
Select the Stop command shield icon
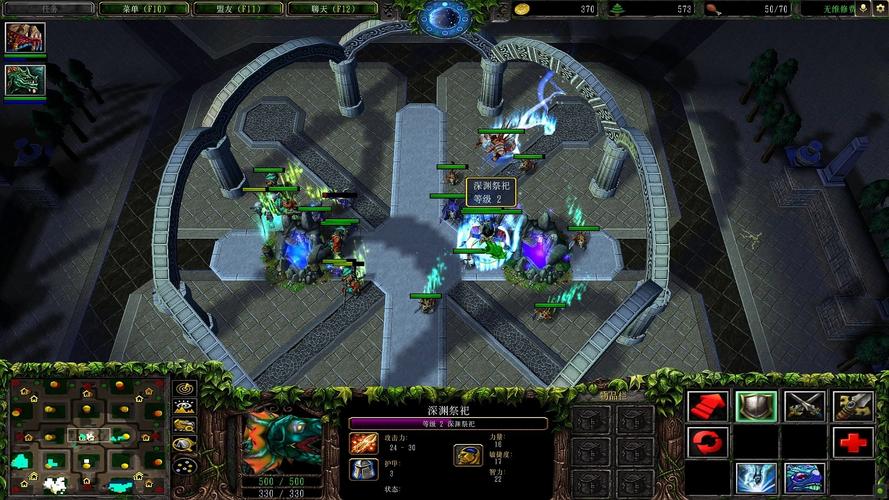pos(756,405)
